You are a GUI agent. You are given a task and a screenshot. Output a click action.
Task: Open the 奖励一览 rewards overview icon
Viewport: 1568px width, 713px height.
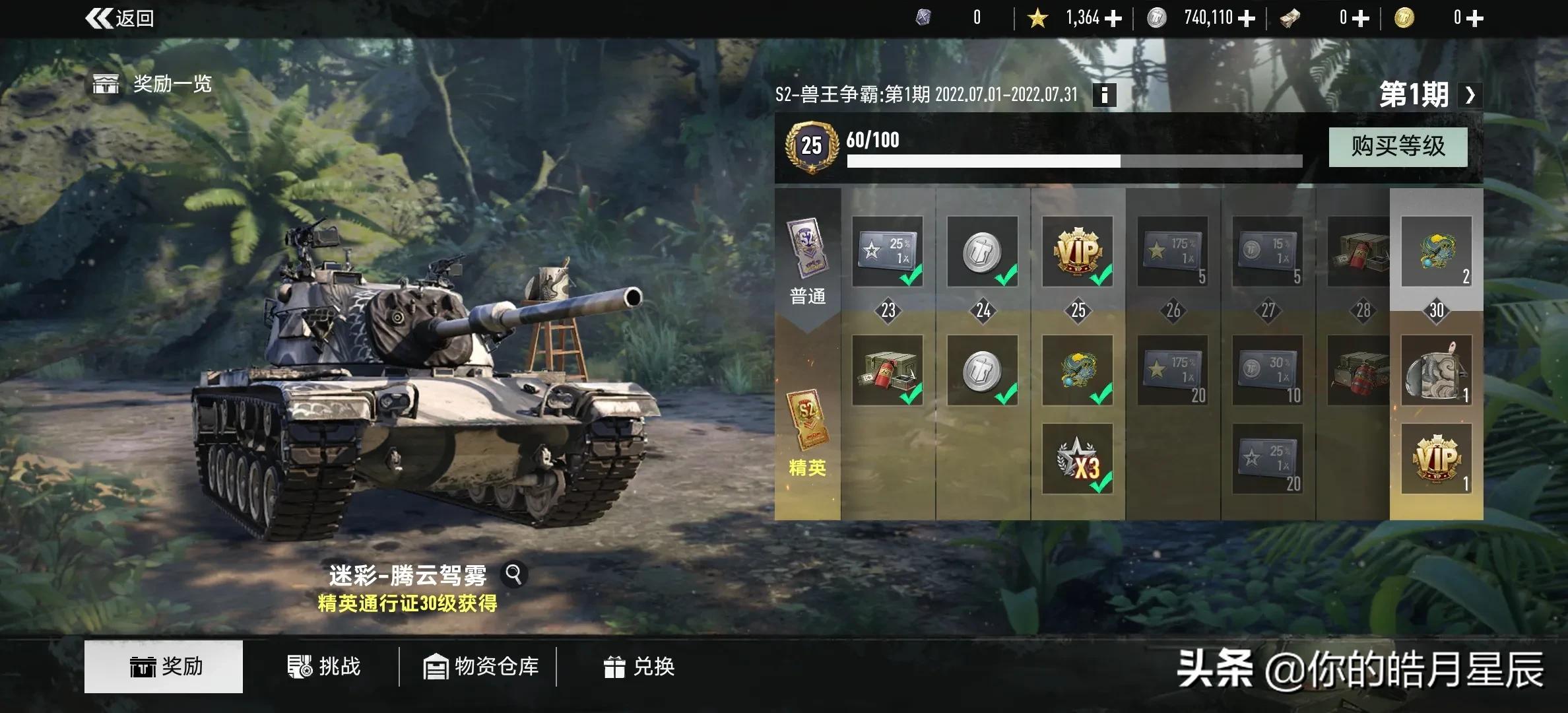coord(106,84)
